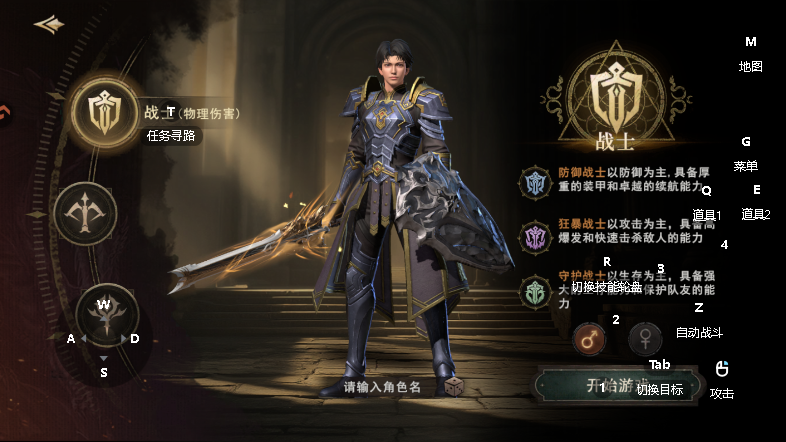Screen dimensions: 786x442
Task: Start the game with 开始游戏 button
Action: click(x=611, y=385)
